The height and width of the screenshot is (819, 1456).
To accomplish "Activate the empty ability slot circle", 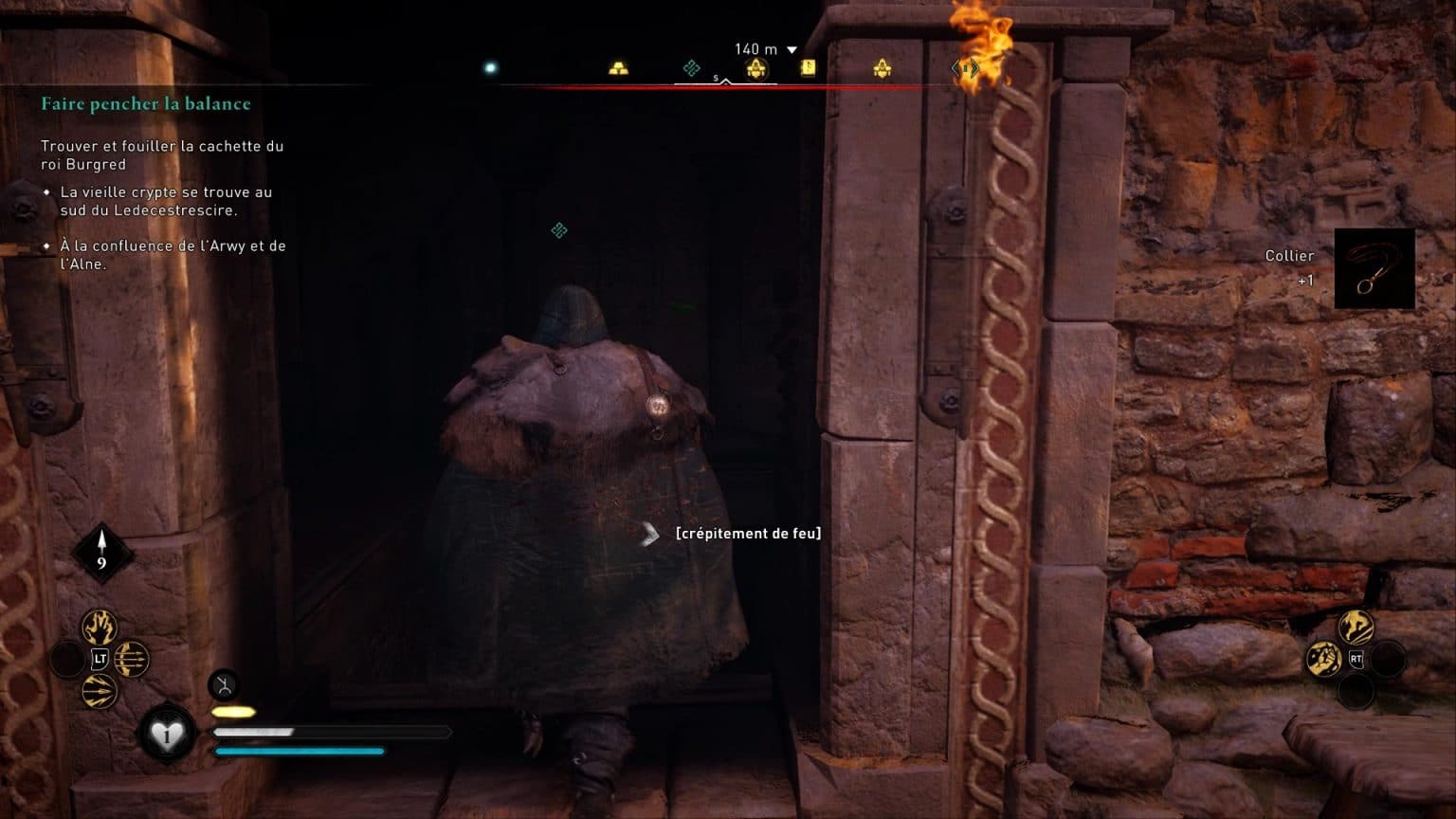I will [66, 659].
